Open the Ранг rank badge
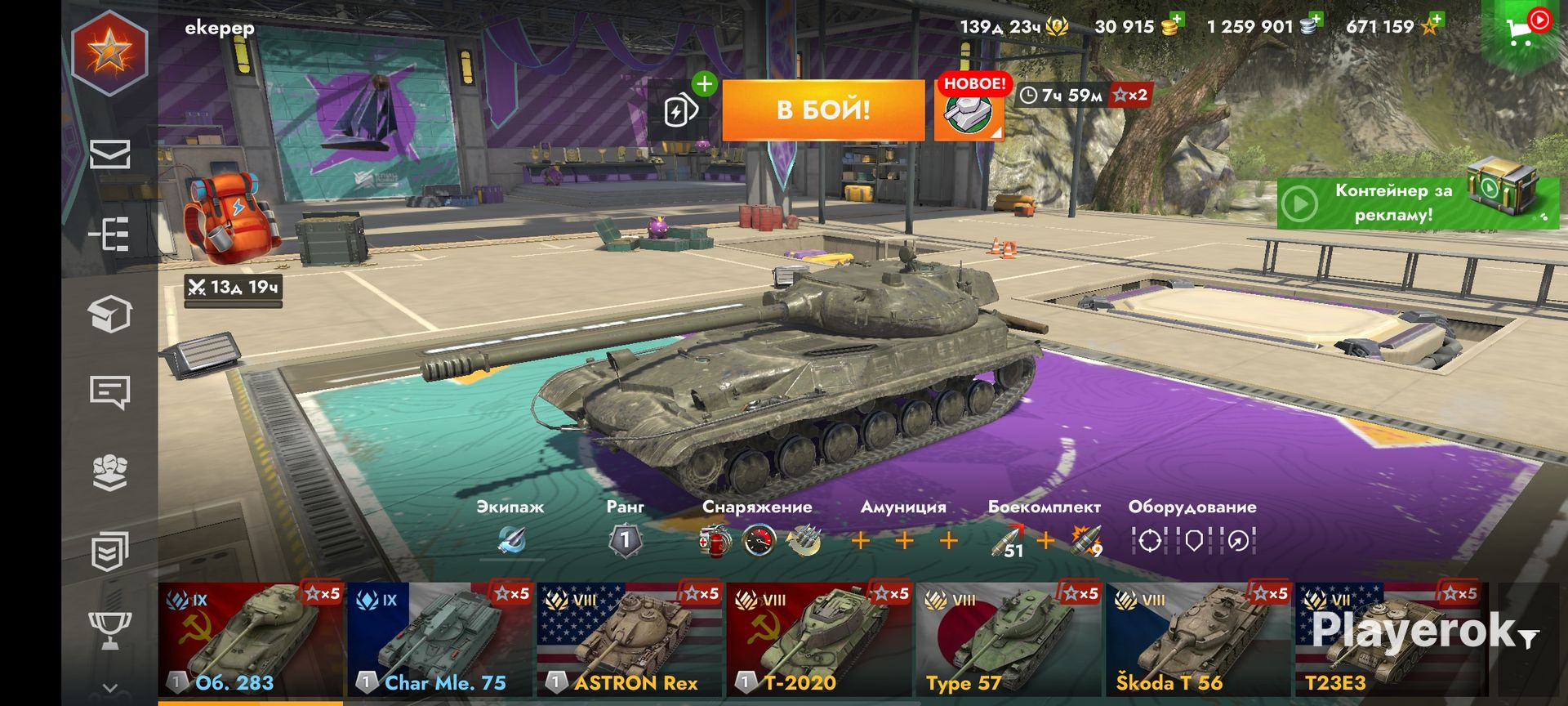The image size is (1568, 706). 626,539
